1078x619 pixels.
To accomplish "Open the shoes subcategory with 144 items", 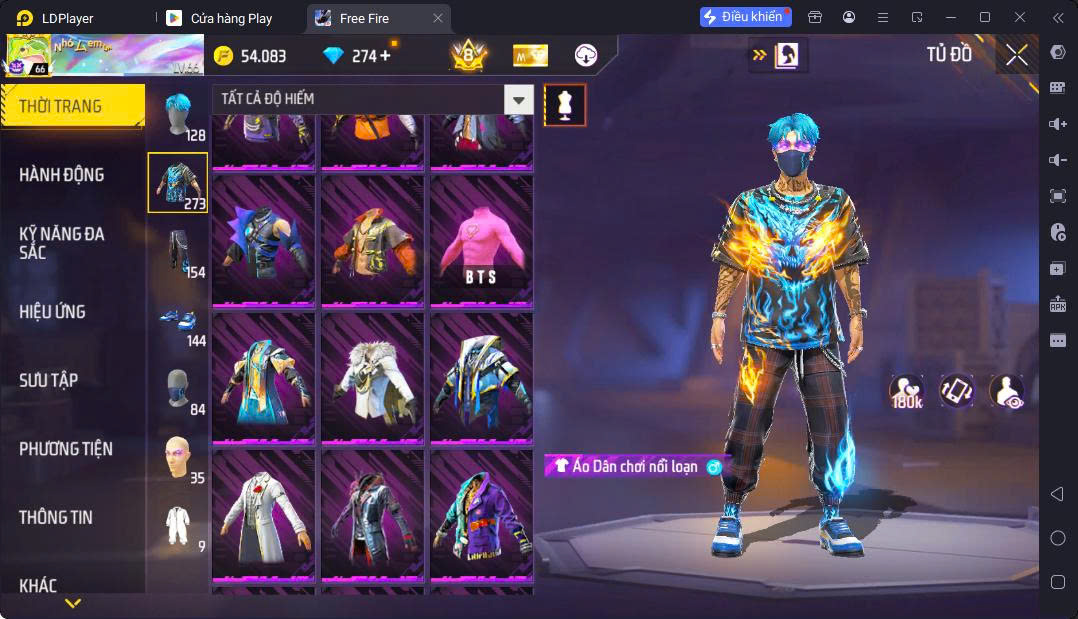I will [x=178, y=321].
